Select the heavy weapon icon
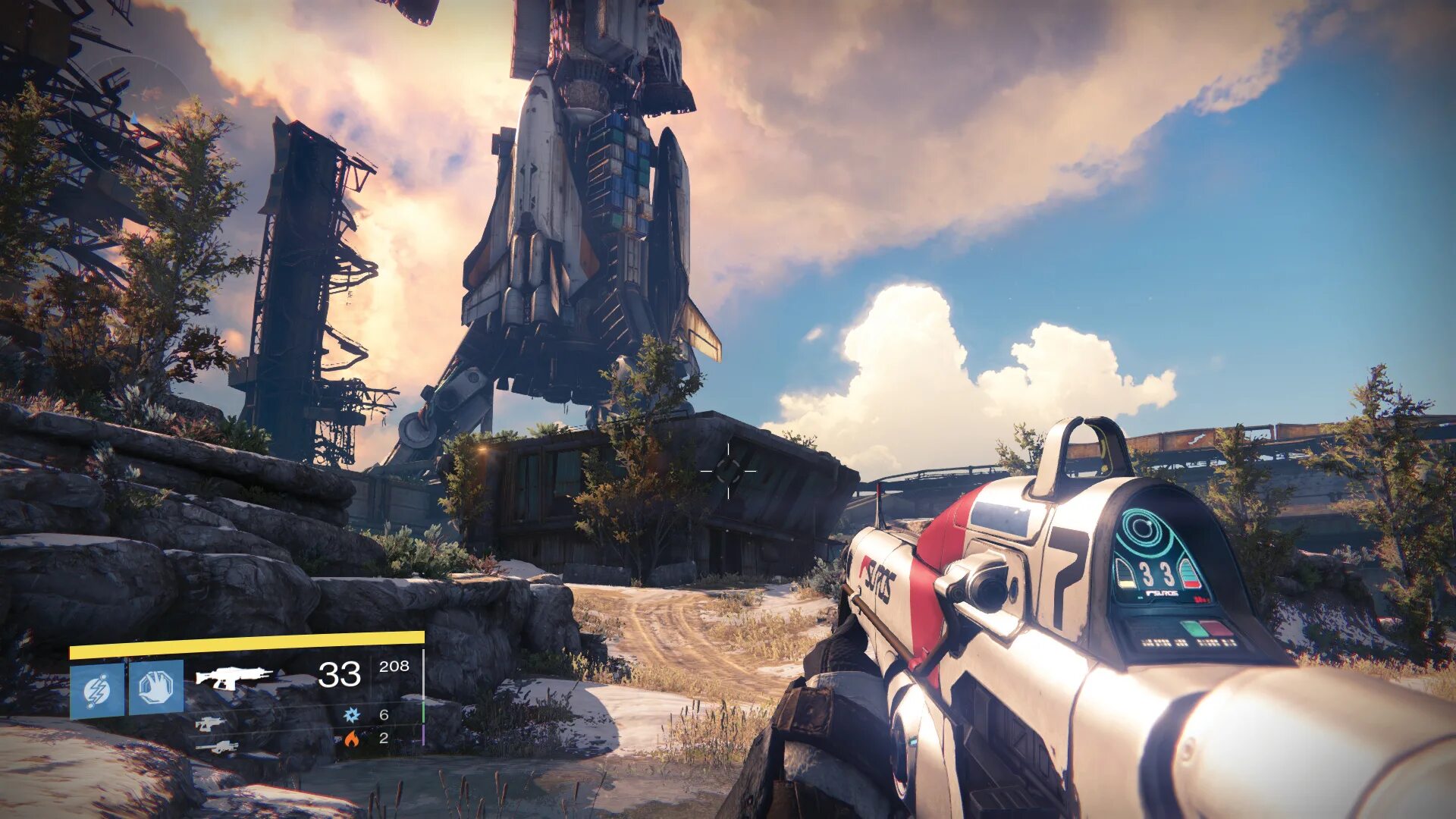The image size is (1456, 819). (216, 747)
